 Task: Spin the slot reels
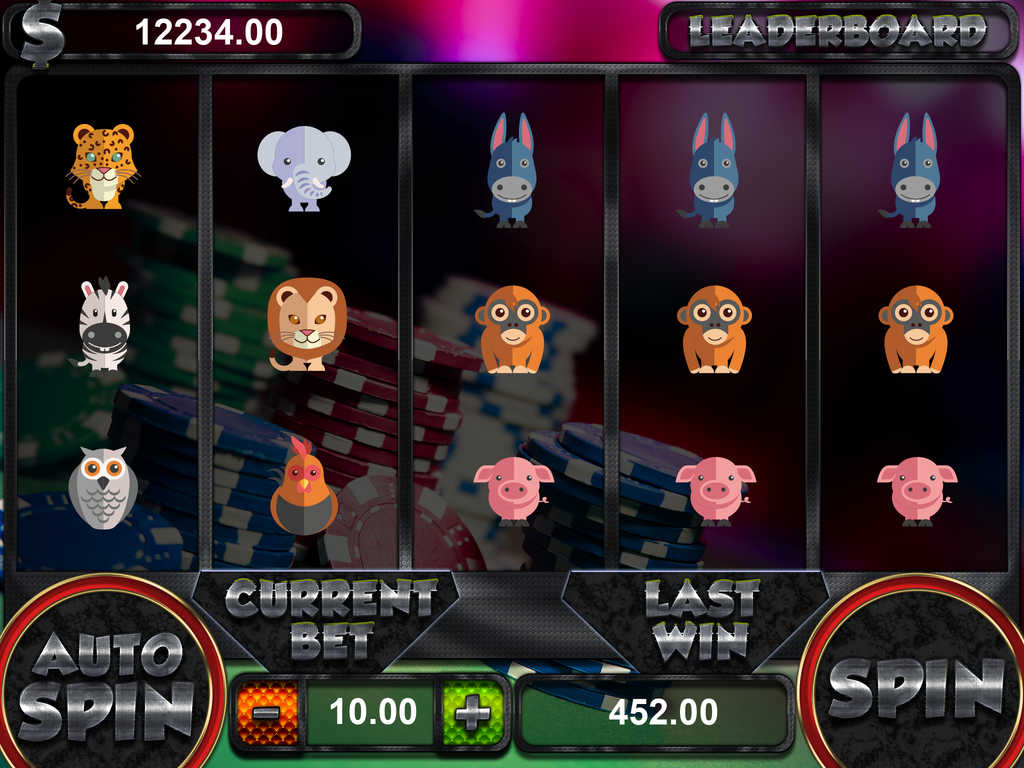(x=915, y=688)
